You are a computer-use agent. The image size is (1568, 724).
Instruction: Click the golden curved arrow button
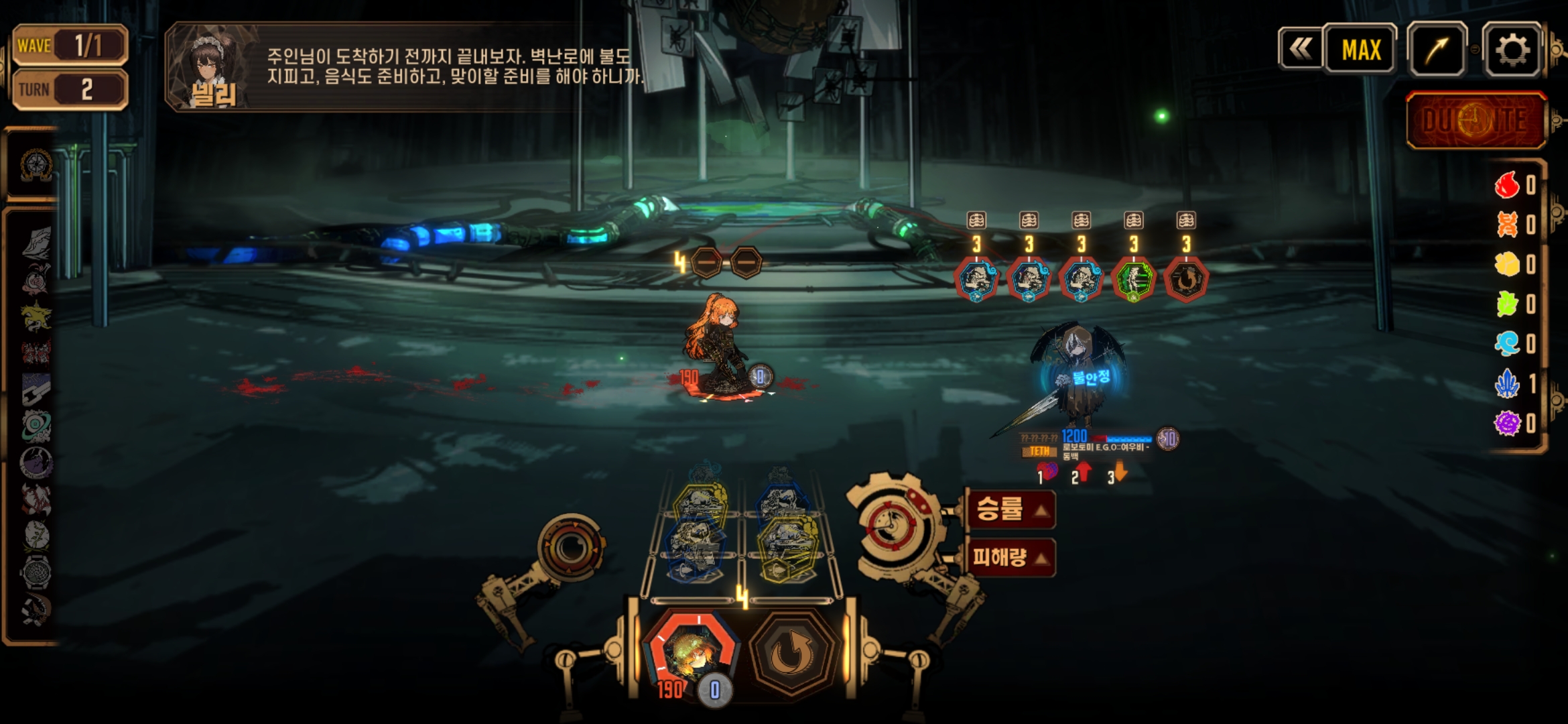1437,50
